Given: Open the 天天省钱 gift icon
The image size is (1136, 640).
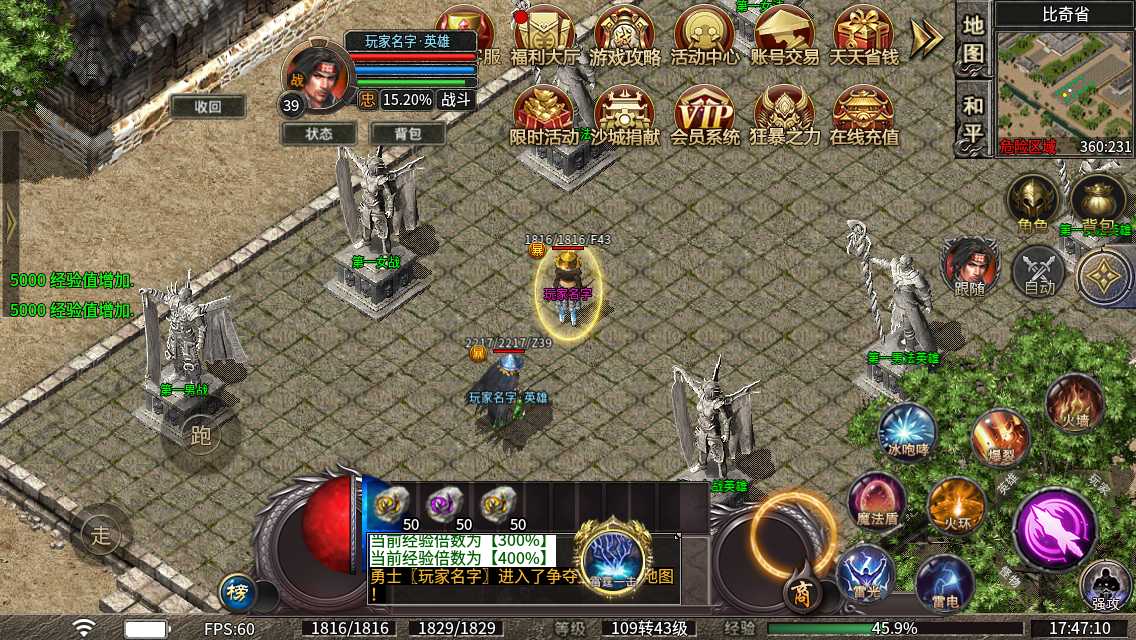Looking at the screenshot, I should 864,35.
